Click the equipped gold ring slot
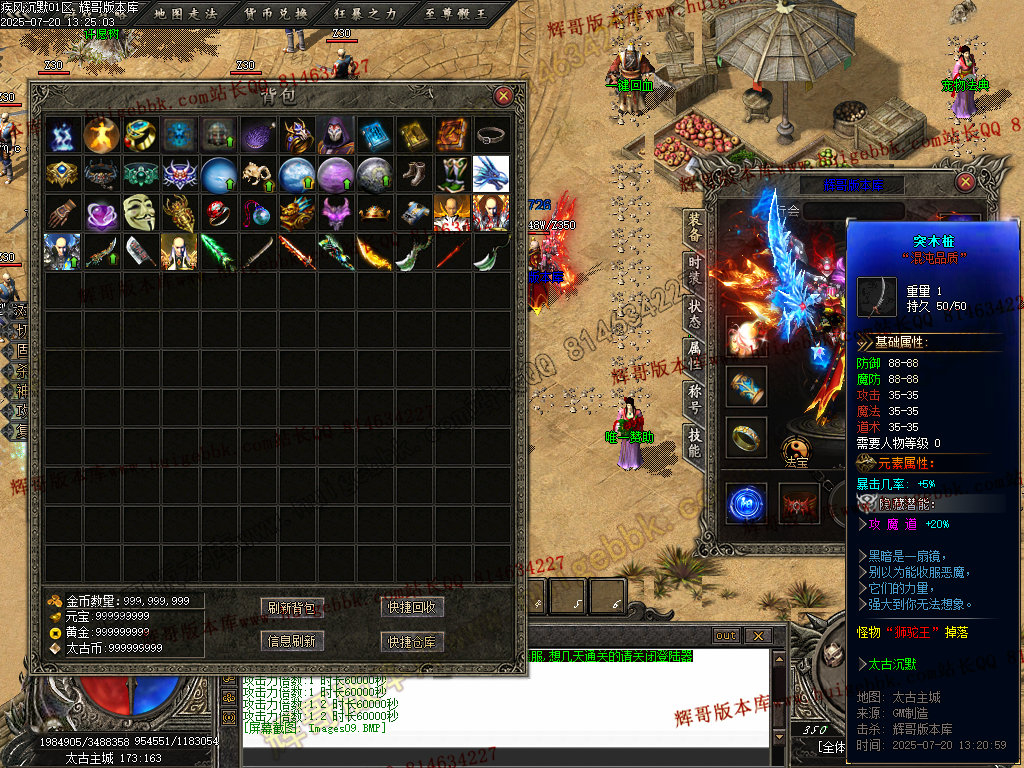 point(745,437)
